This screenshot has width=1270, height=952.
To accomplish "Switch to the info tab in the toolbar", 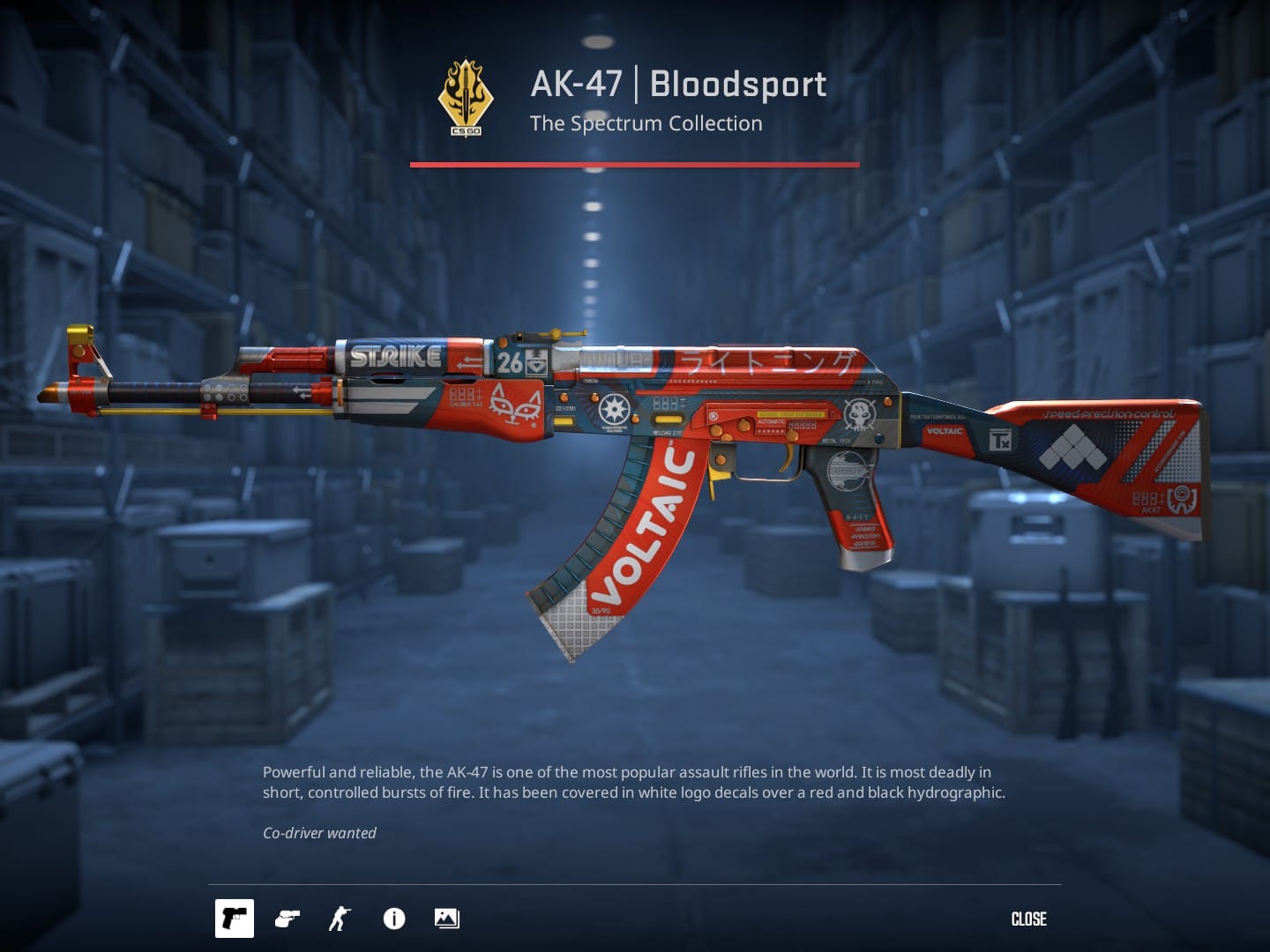I will point(393,919).
